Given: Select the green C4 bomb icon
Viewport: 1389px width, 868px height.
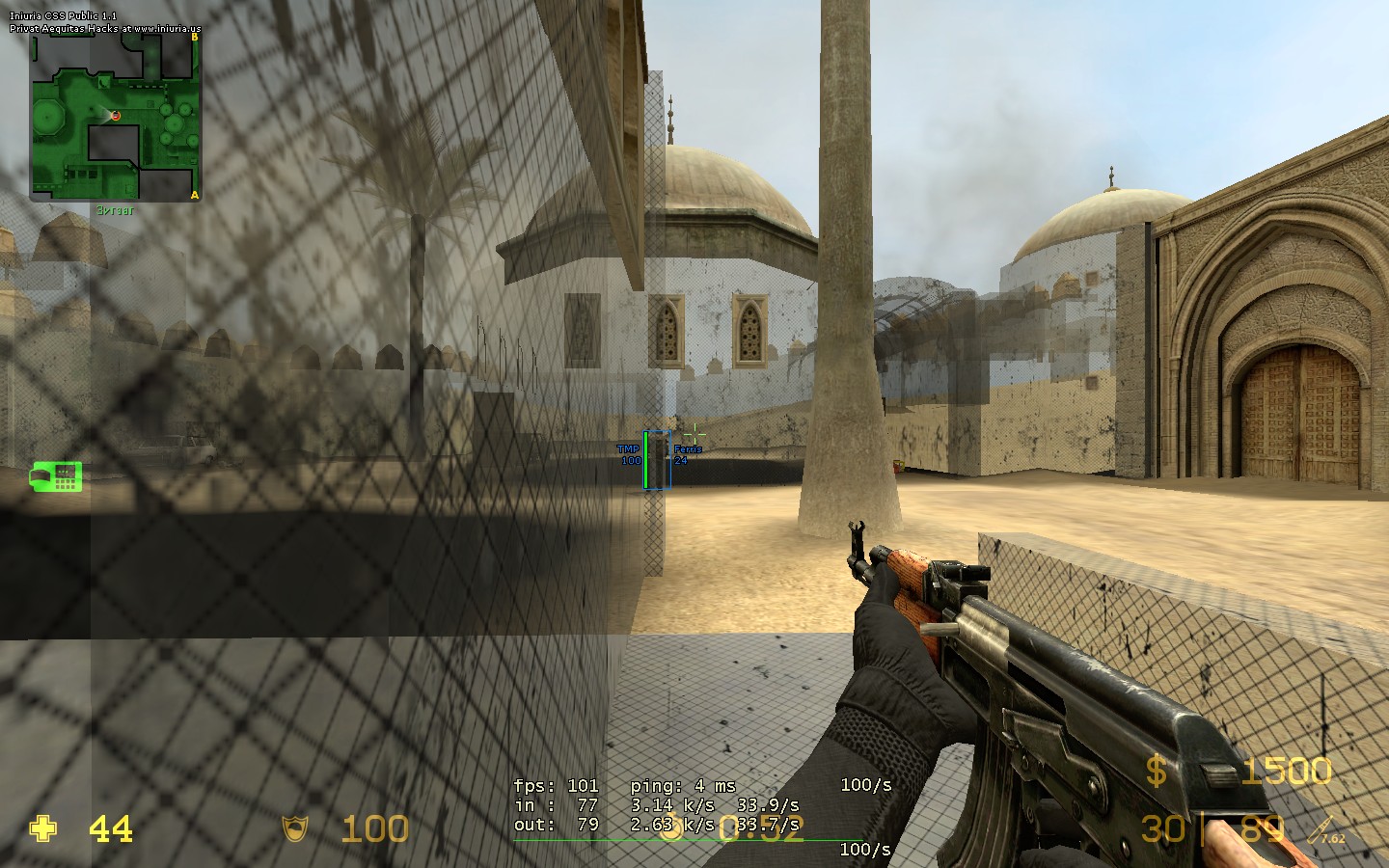Looking at the screenshot, I should [56, 475].
